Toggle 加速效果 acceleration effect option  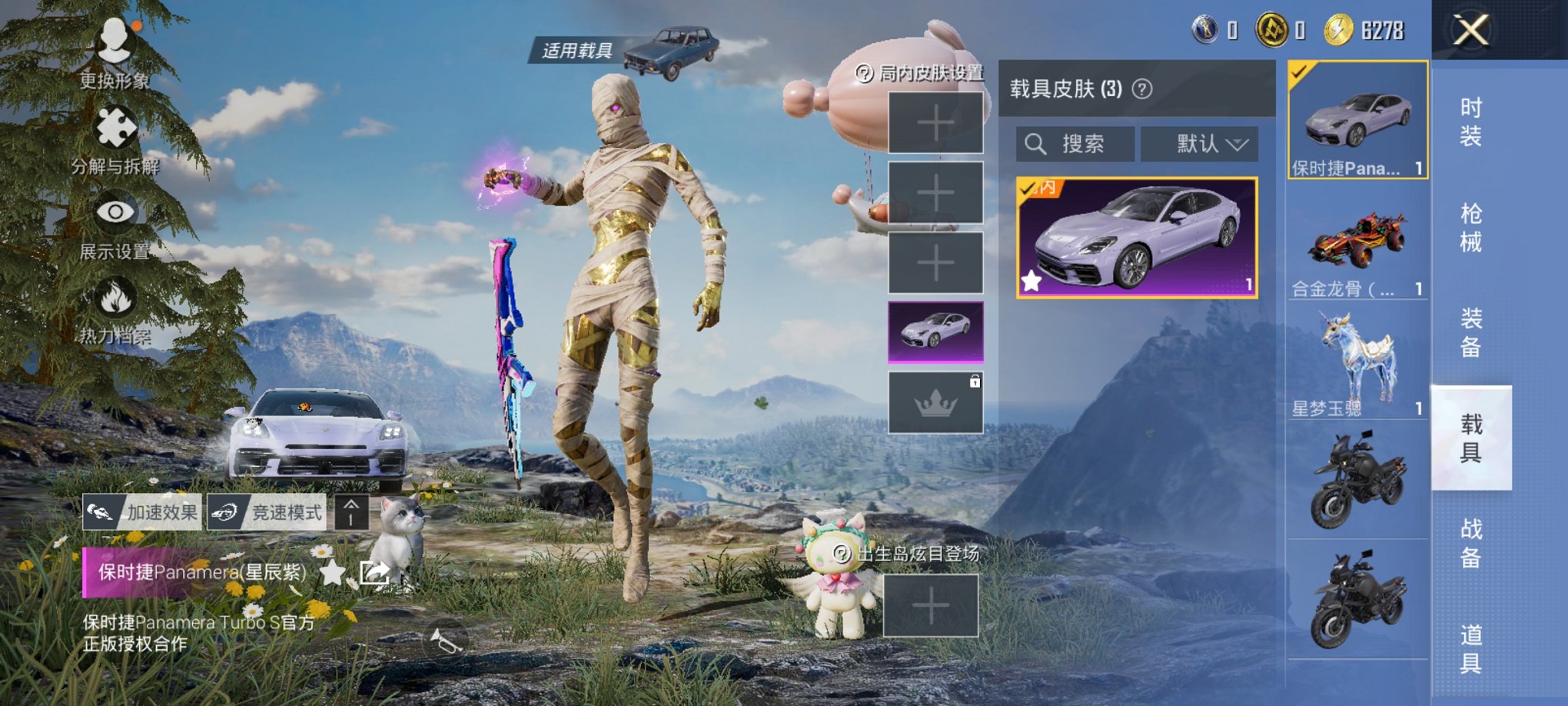coord(145,510)
